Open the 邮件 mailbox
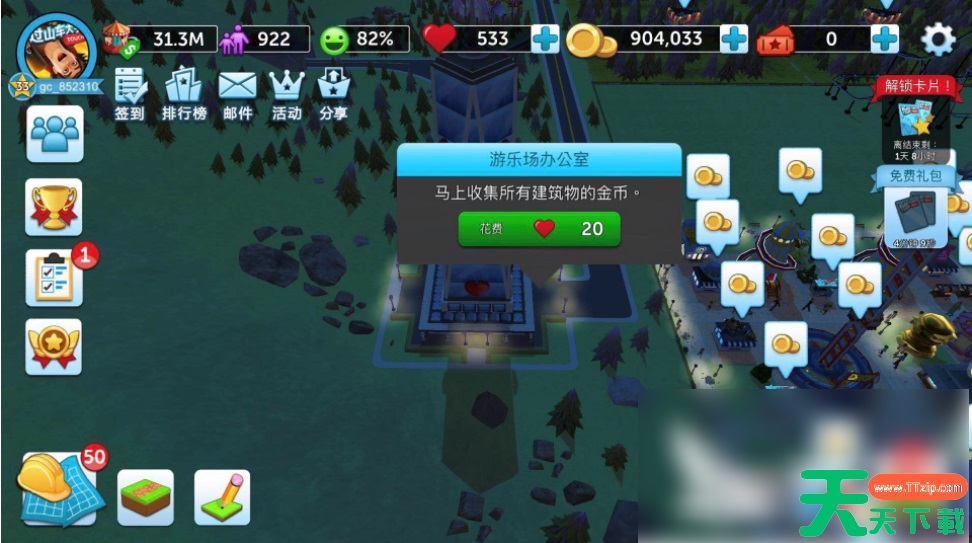Screen dimensions: 972x543 coord(237,94)
